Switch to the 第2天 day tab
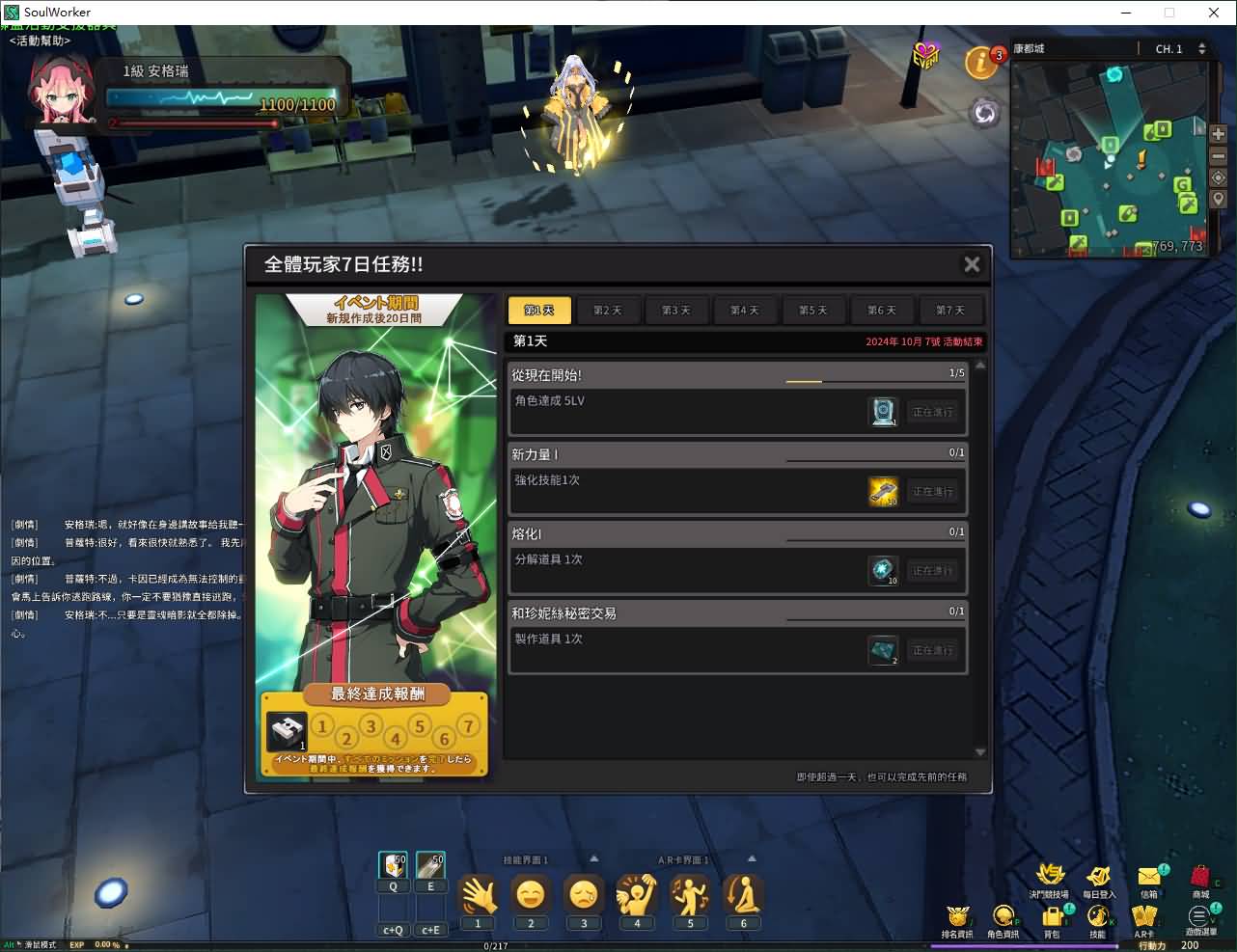Screen dimensions: 1237x952 (608, 310)
